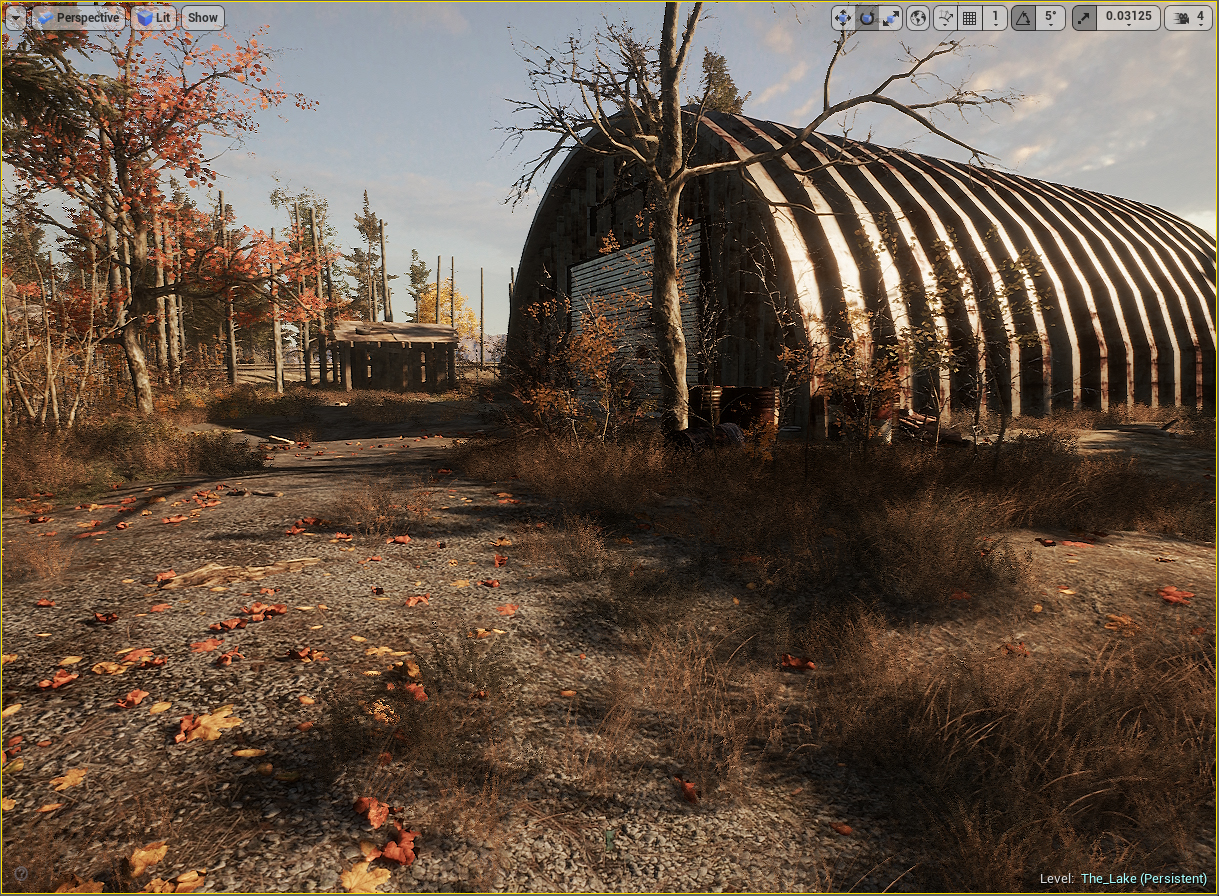
Task: Open the grid snap size dropdown
Action: [994, 17]
